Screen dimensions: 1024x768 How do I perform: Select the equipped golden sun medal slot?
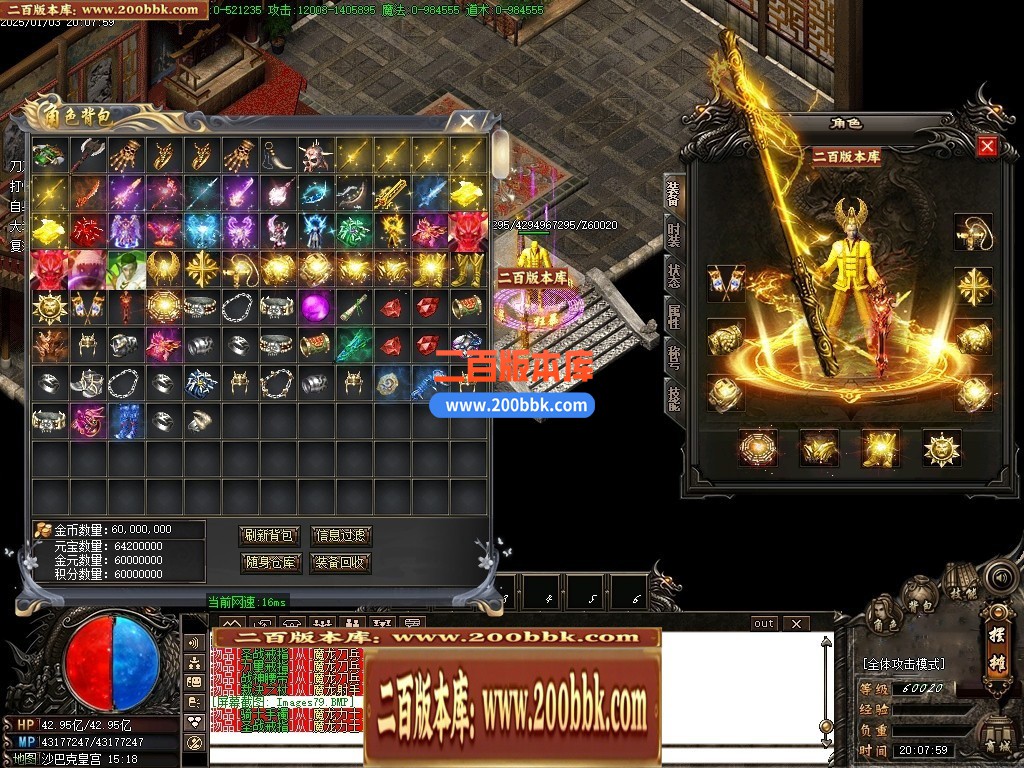click(x=941, y=448)
